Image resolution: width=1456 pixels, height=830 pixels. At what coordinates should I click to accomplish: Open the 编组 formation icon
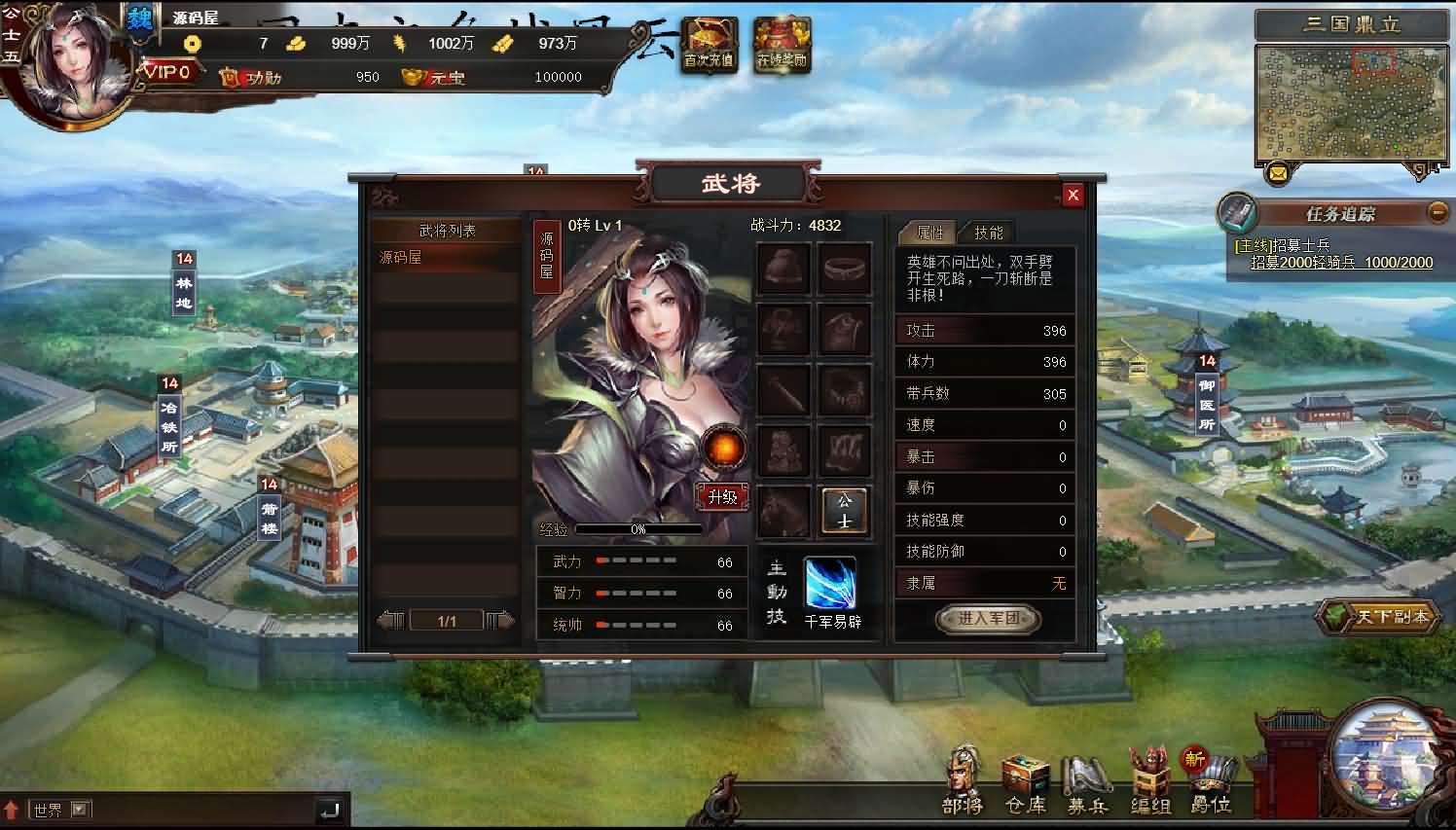coord(1148,774)
